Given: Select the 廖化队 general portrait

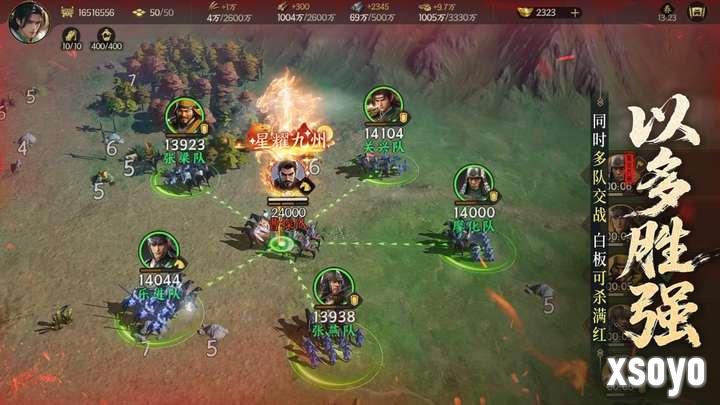Looking at the screenshot, I should pyautogui.click(x=473, y=184).
